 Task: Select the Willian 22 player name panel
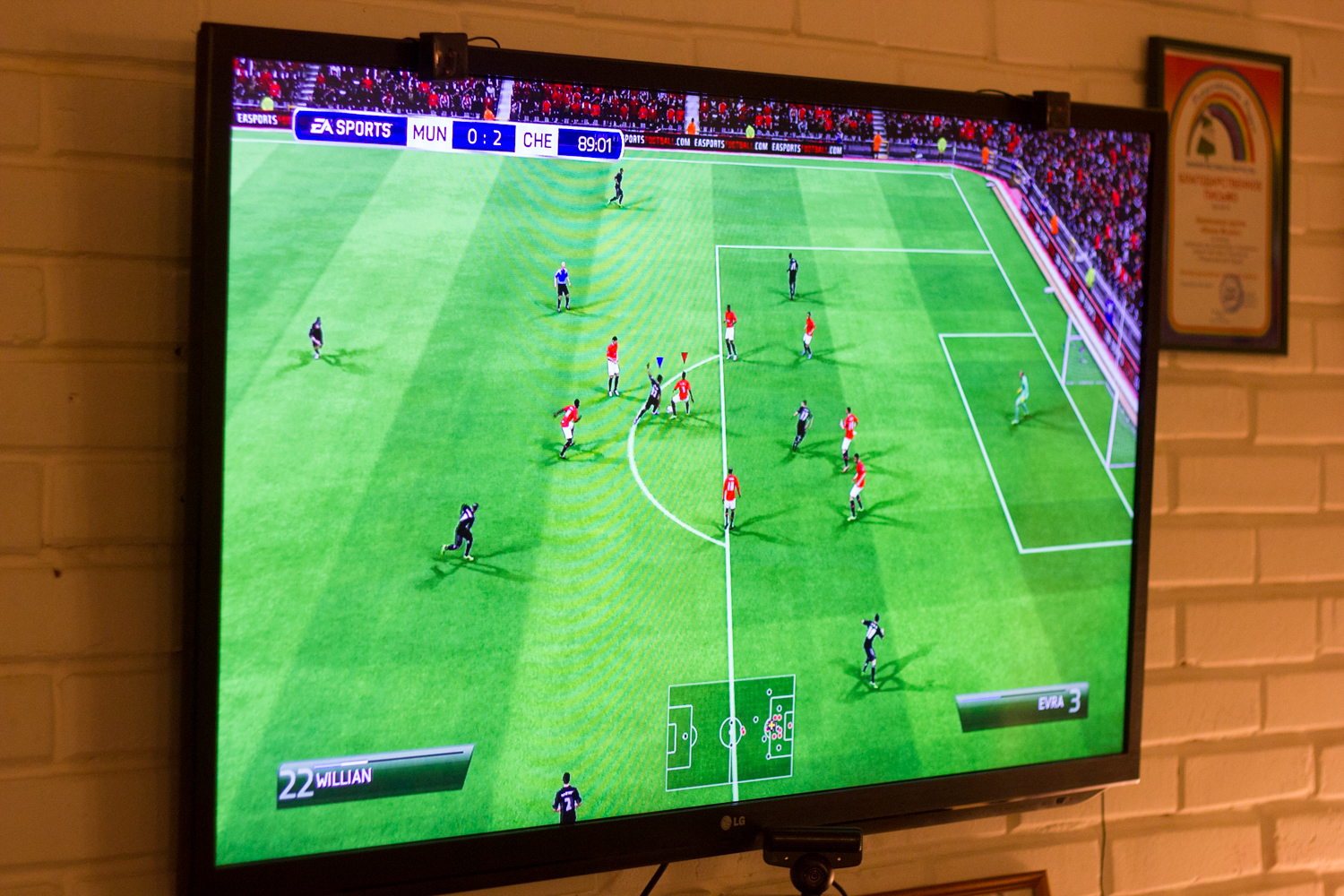tap(375, 776)
